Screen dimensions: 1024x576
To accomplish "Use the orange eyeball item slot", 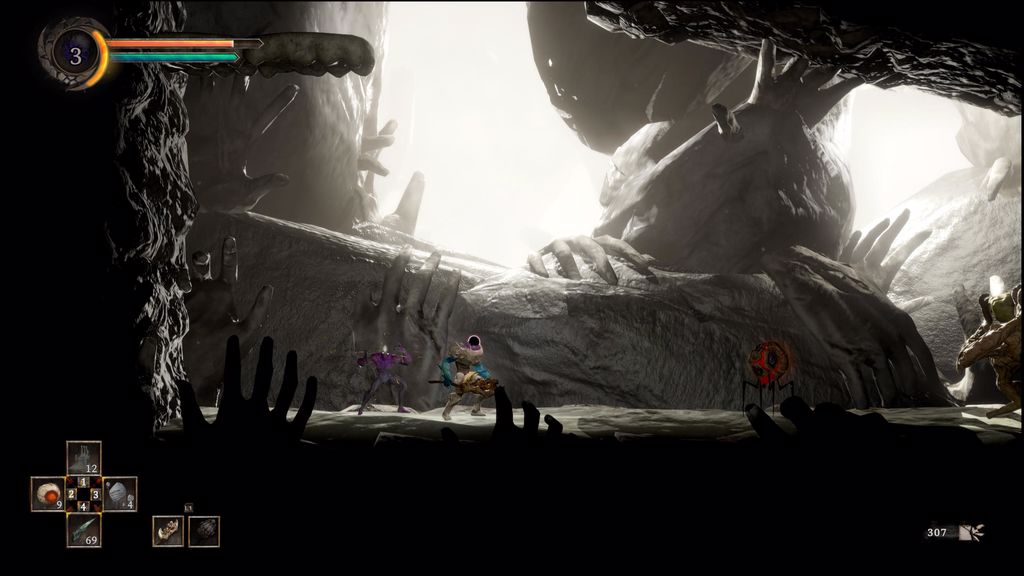I will (x=47, y=494).
